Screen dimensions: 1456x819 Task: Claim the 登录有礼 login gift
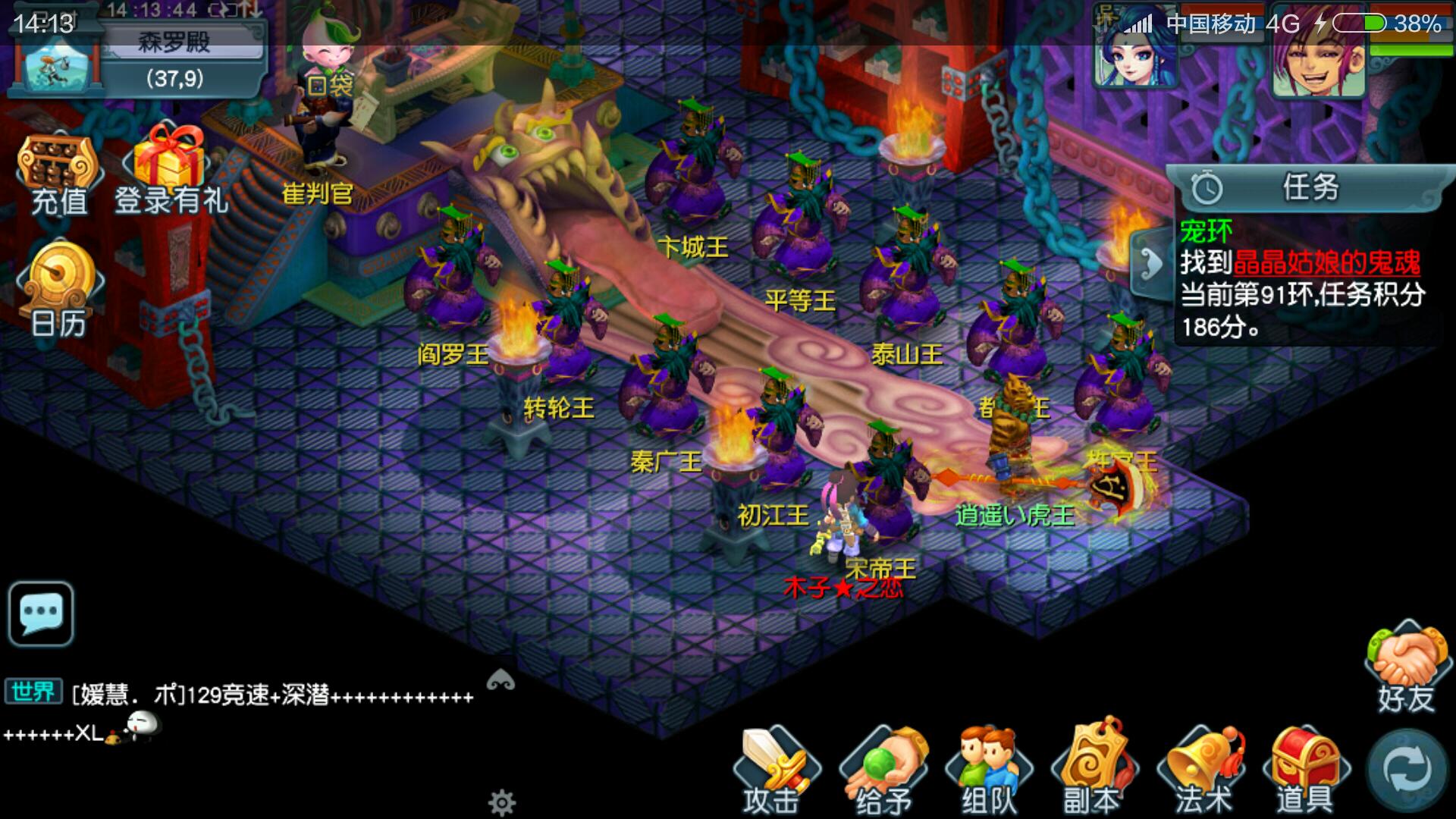(170, 171)
